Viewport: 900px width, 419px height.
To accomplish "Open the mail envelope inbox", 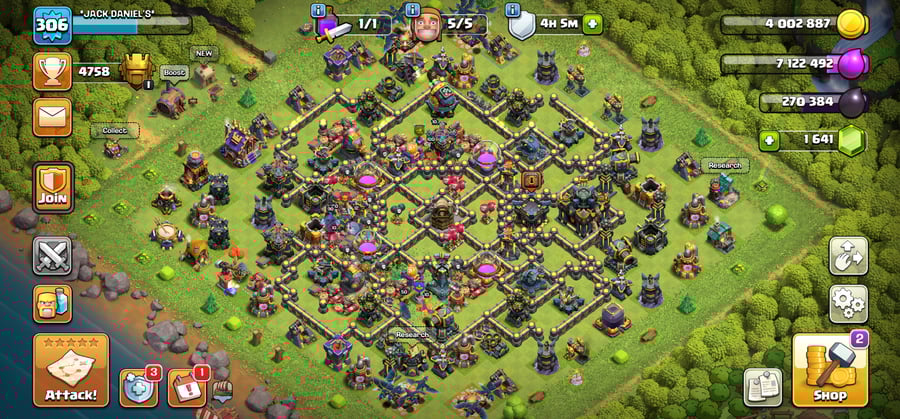I will point(52,116).
